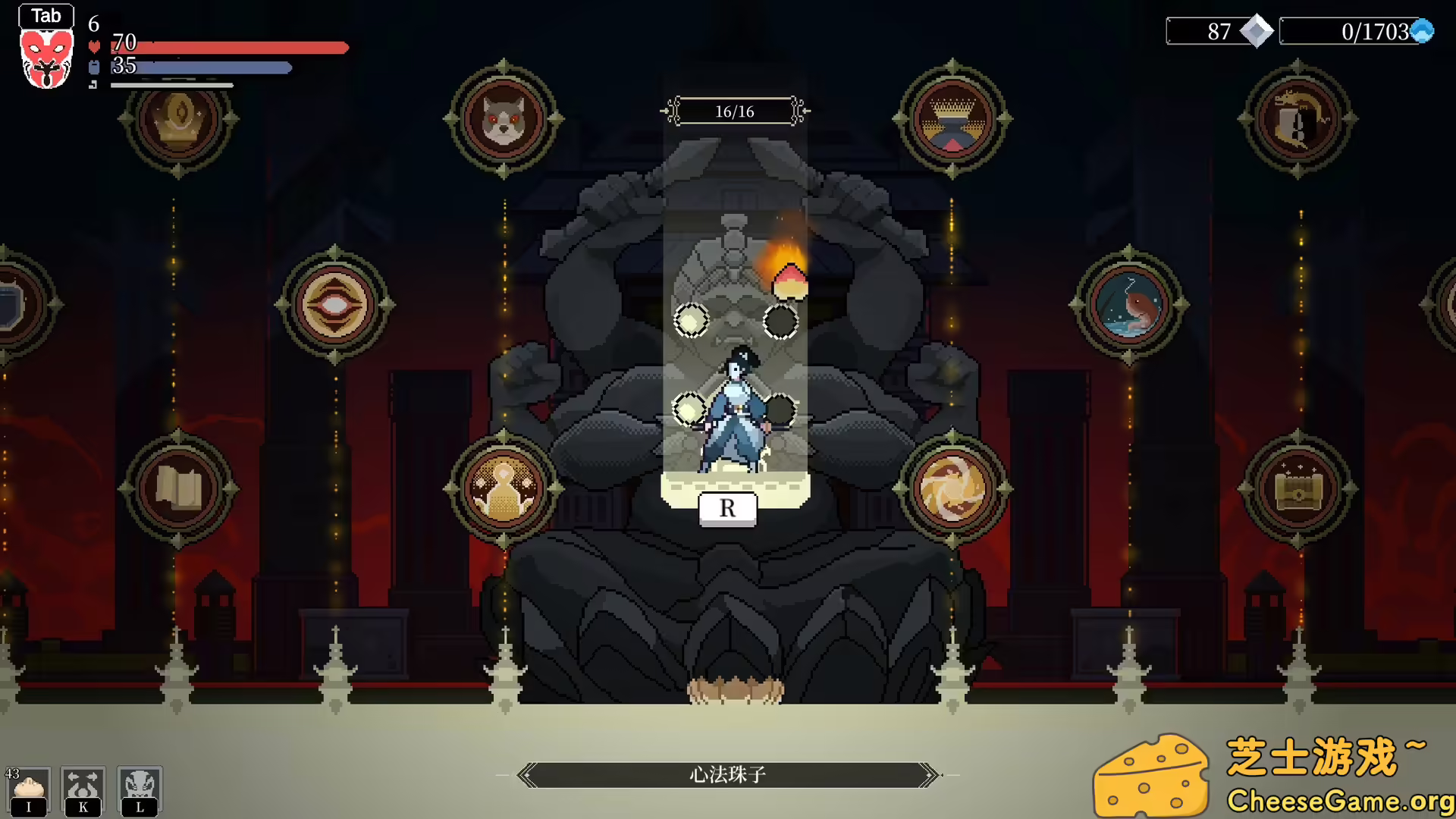Activate the dash ability in slot K
Image resolution: width=1456 pixels, height=819 pixels.
[85, 789]
